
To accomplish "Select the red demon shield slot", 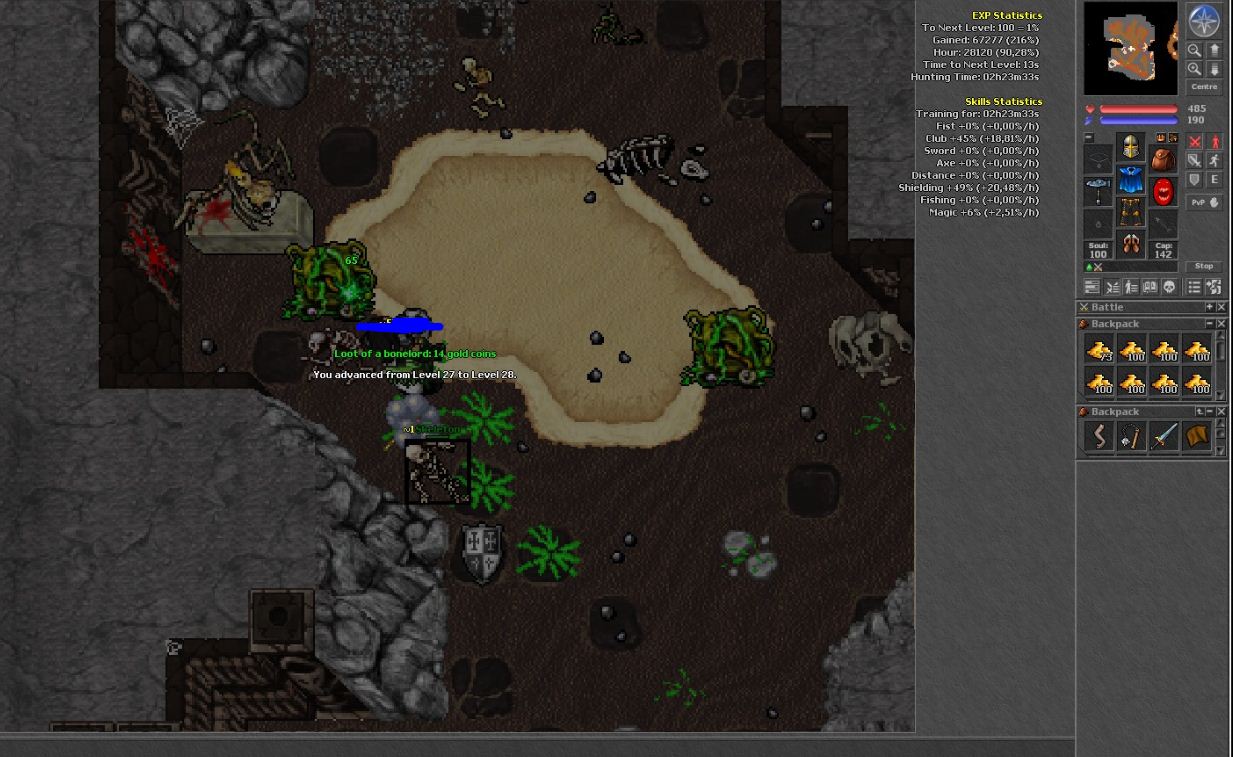I will (x=1163, y=191).
